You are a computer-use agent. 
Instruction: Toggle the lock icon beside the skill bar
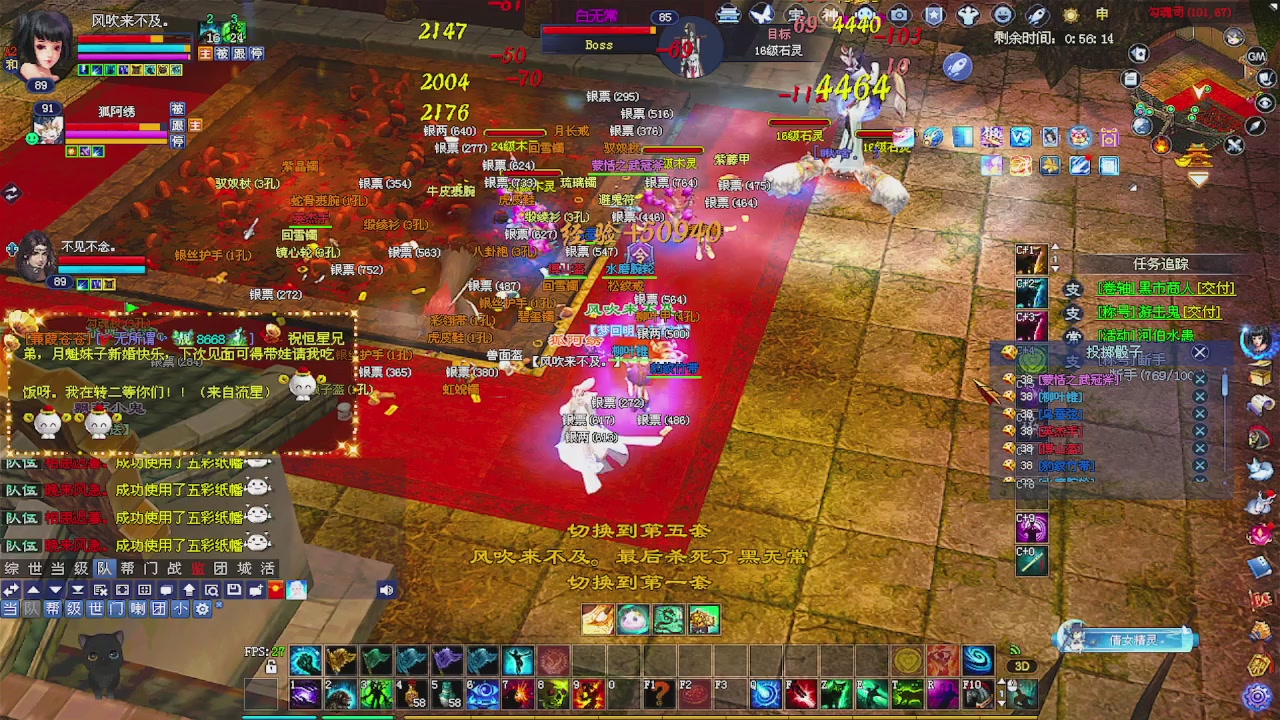coord(271,667)
